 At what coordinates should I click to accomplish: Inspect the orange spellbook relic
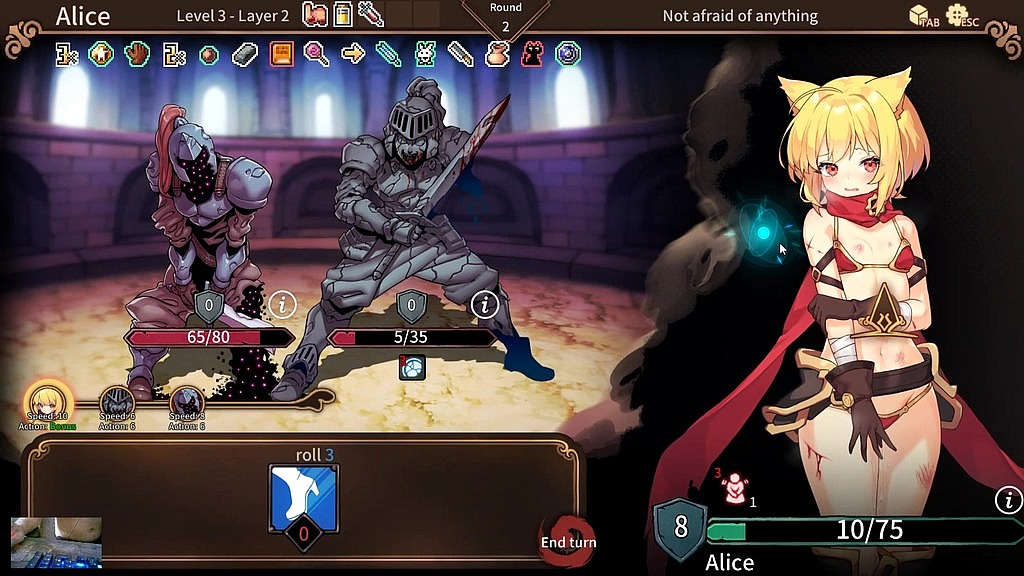281,54
